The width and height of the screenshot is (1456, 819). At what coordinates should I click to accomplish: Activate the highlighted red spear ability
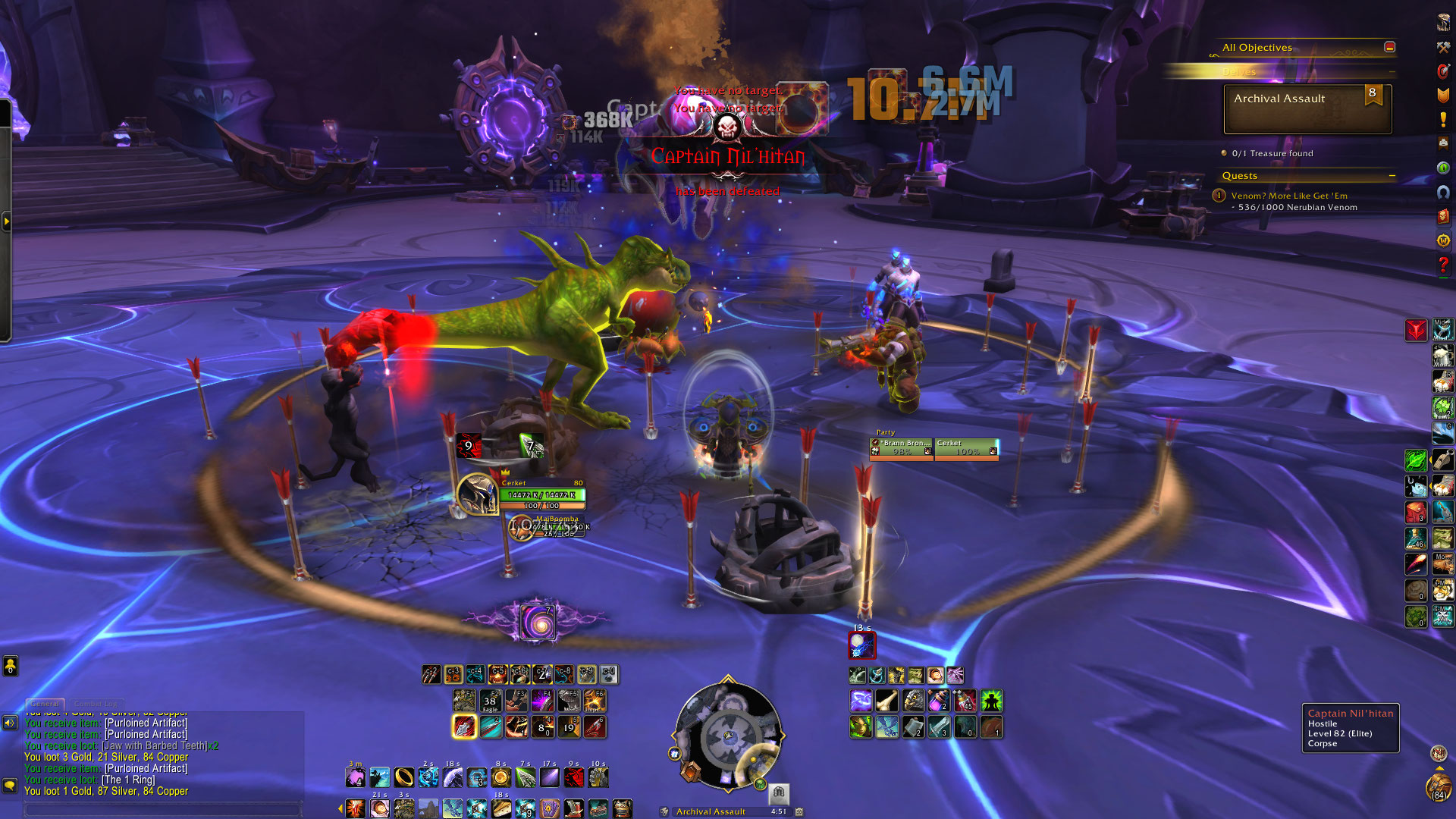point(464,726)
